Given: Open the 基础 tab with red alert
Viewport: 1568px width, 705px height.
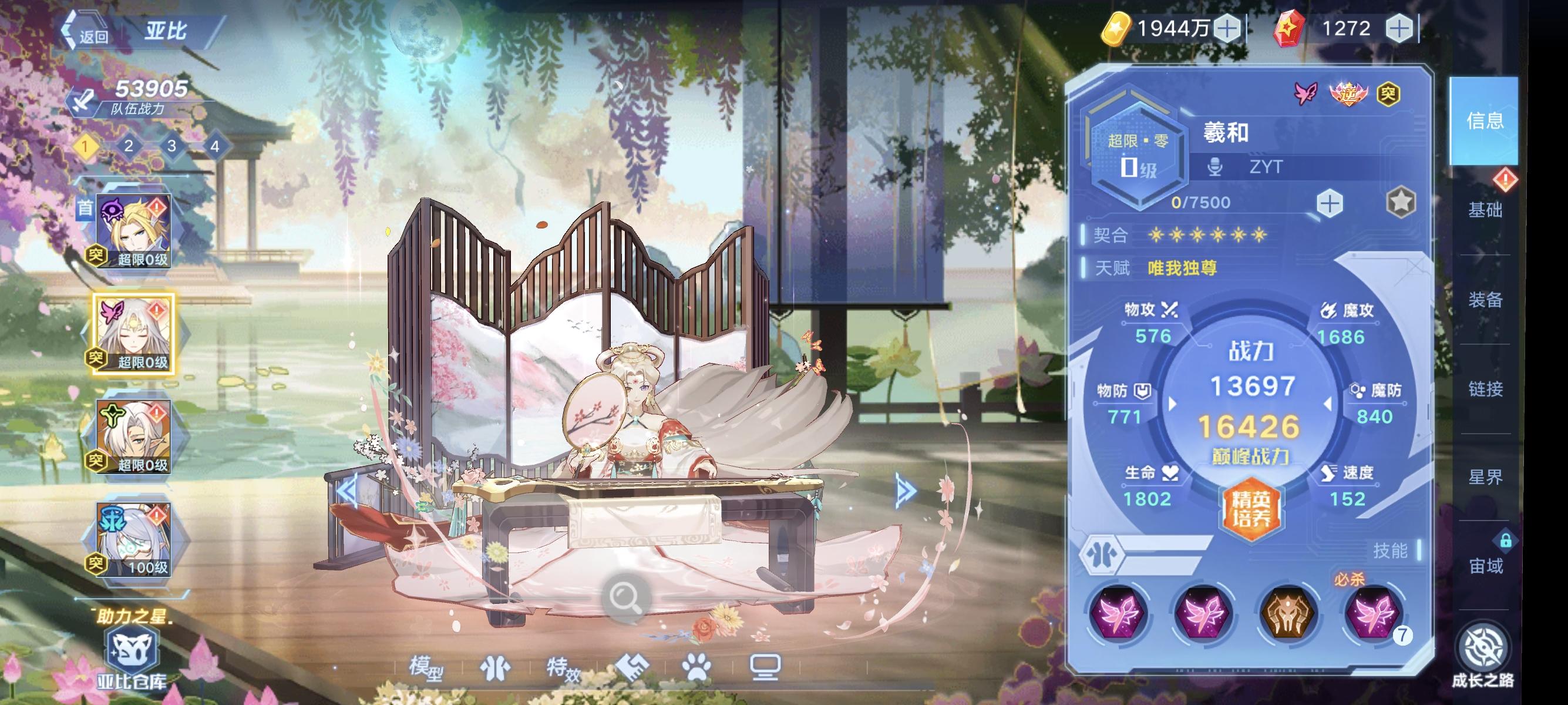Looking at the screenshot, I should [1488, 211].
